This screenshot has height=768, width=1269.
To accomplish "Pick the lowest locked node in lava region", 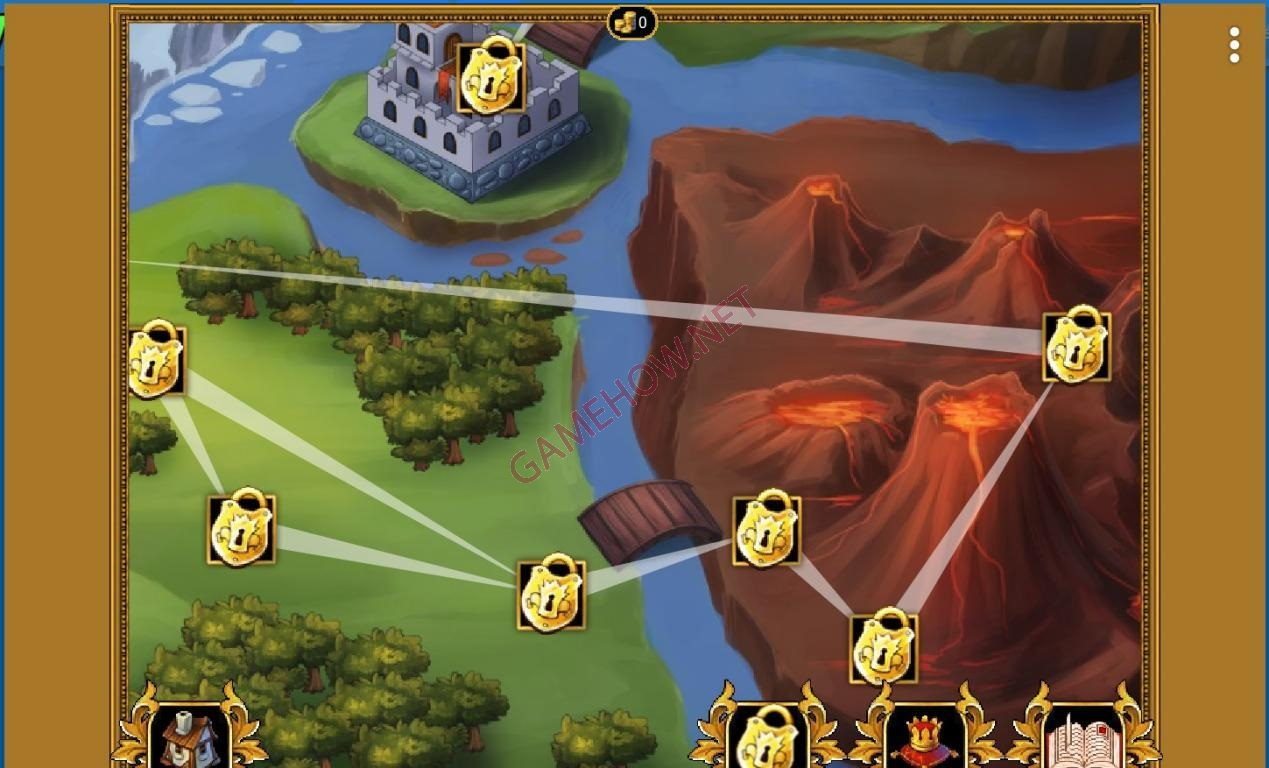I will pos(883,649).
